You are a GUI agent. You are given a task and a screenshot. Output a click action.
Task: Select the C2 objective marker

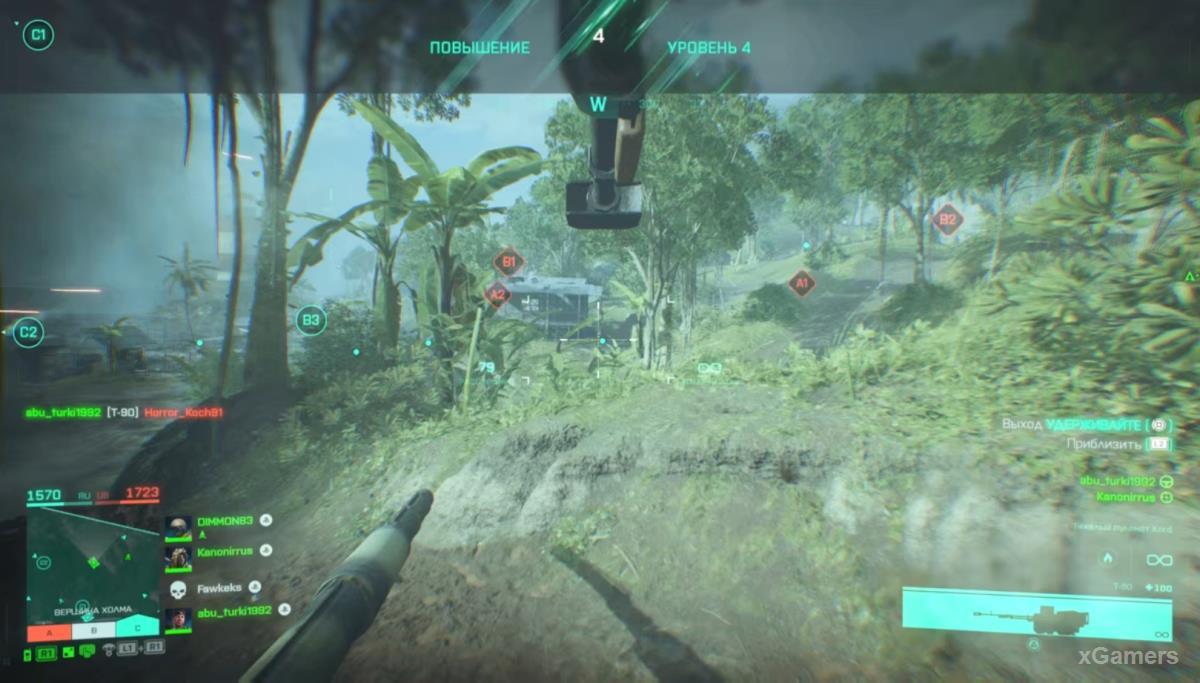tap(28, 332)
